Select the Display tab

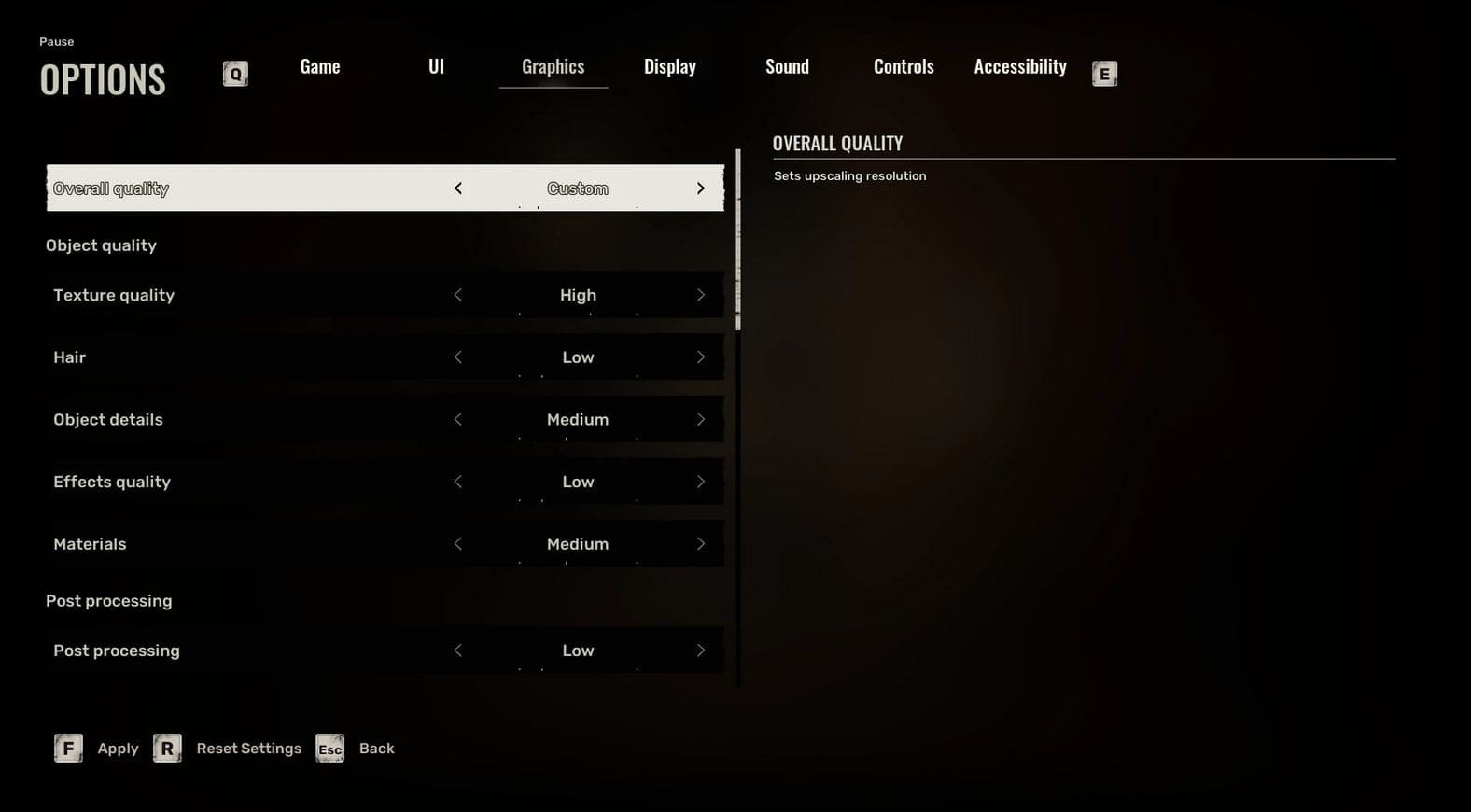click(x=669, y=67)
